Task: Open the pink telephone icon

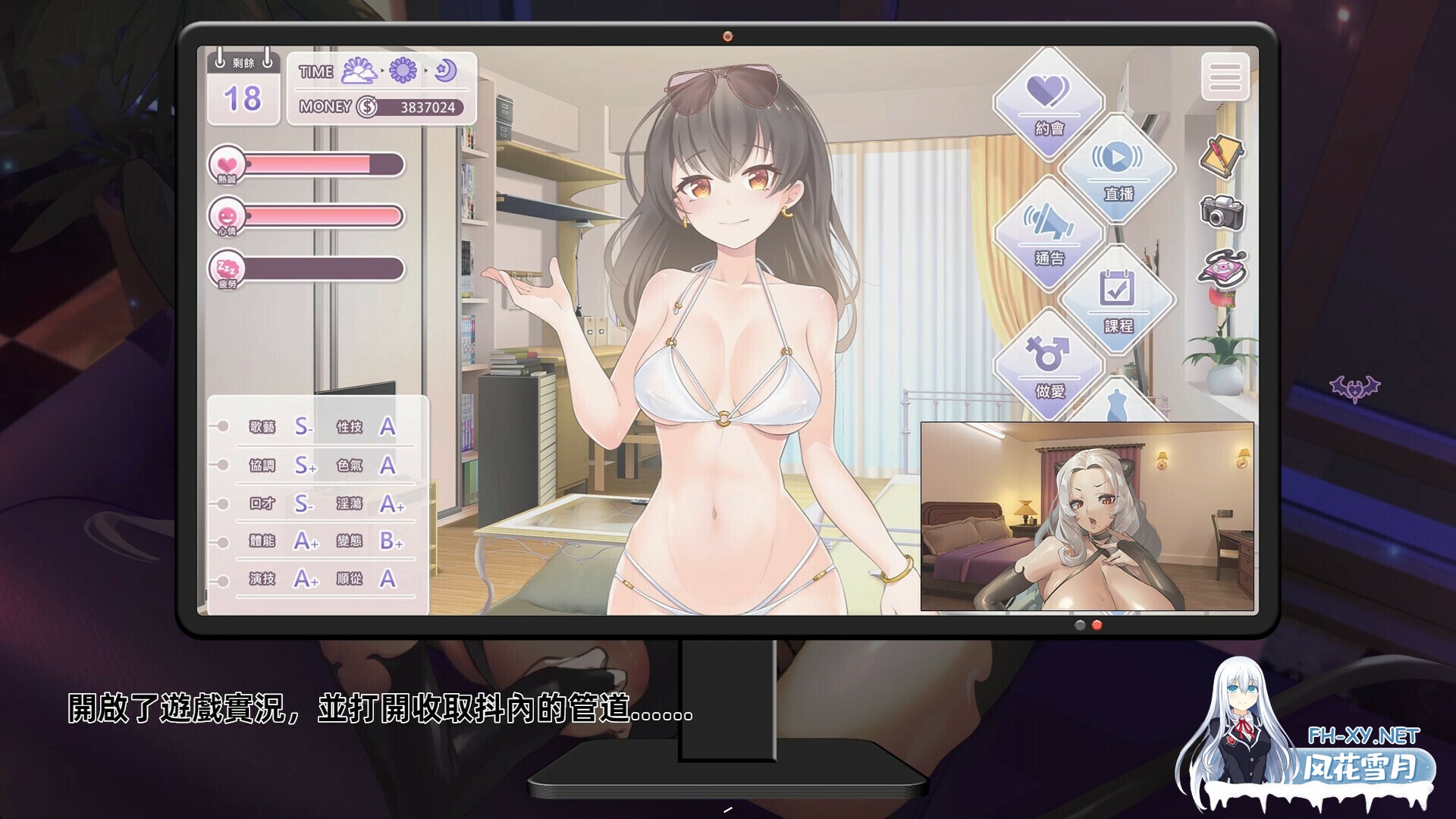Action: tap(1222, 268)
